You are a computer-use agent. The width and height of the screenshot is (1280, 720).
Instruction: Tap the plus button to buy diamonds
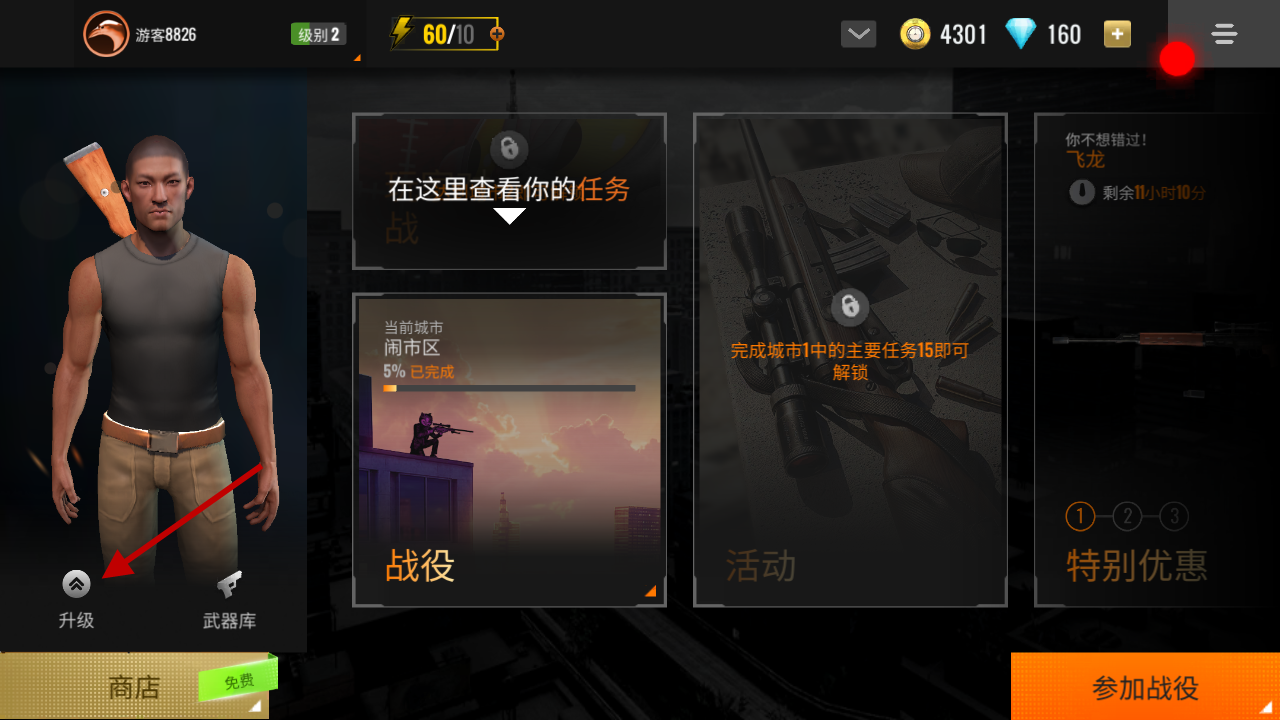click(x=1117, y=33)
